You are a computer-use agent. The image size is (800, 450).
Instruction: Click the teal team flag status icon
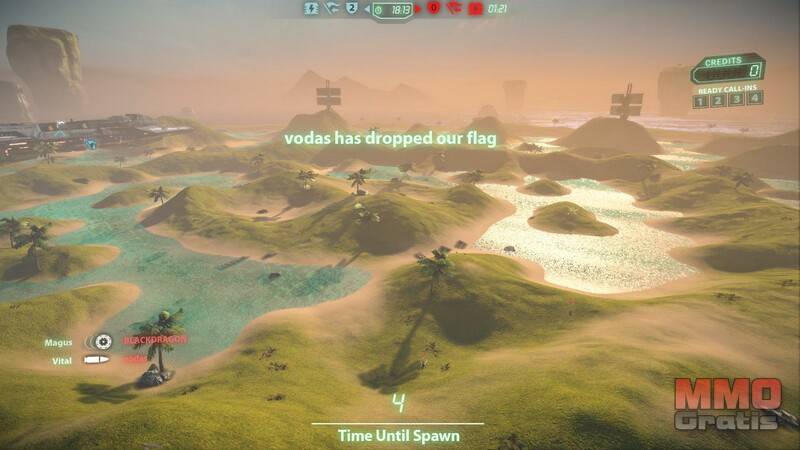331,8
